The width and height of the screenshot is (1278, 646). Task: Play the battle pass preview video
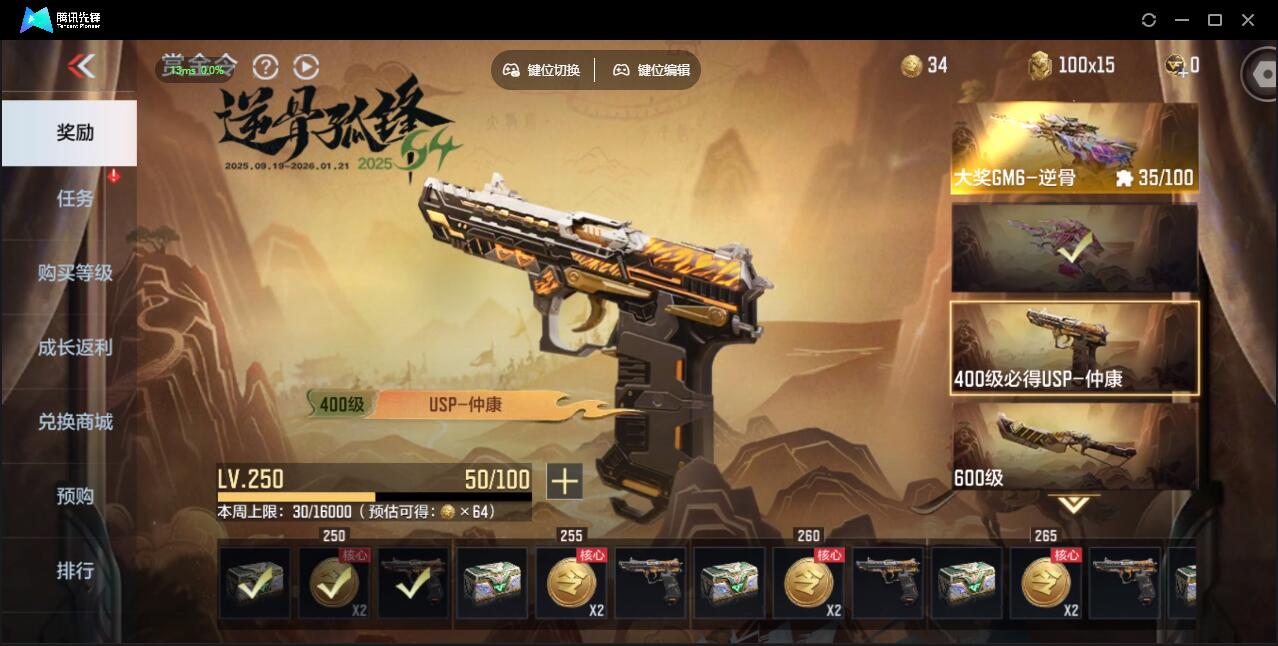[306, 67]
